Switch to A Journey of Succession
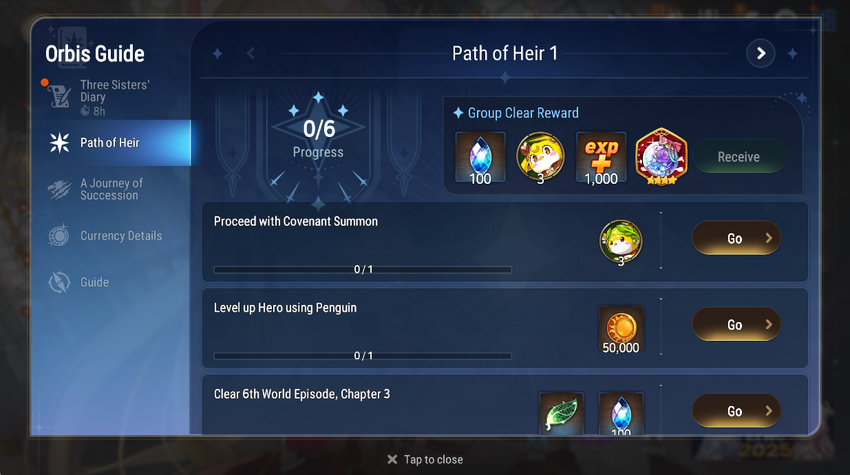This screenshot has height=475, width=850. click(x=110, y=189)
